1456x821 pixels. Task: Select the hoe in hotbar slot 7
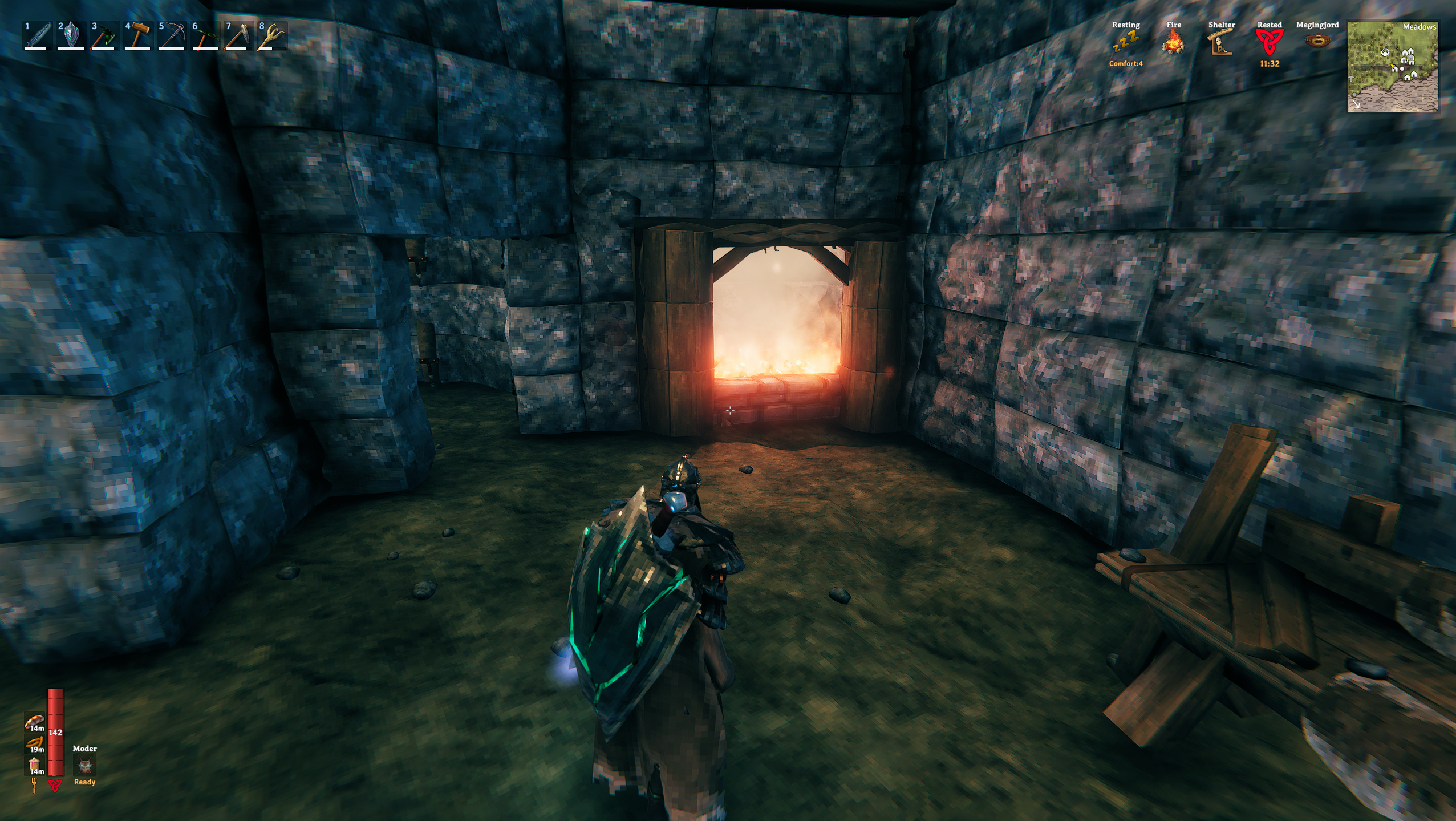(238, 36)
